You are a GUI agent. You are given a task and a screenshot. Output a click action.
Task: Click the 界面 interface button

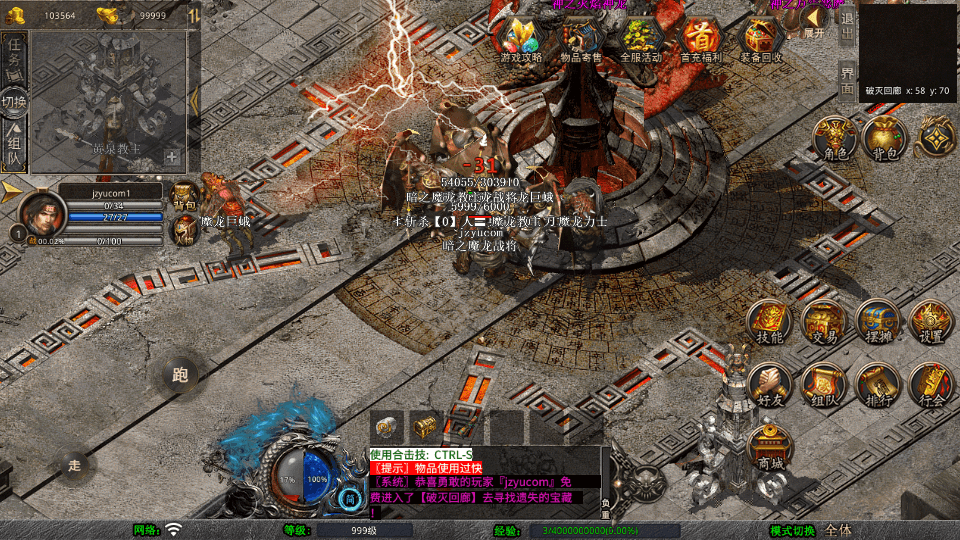846,80
